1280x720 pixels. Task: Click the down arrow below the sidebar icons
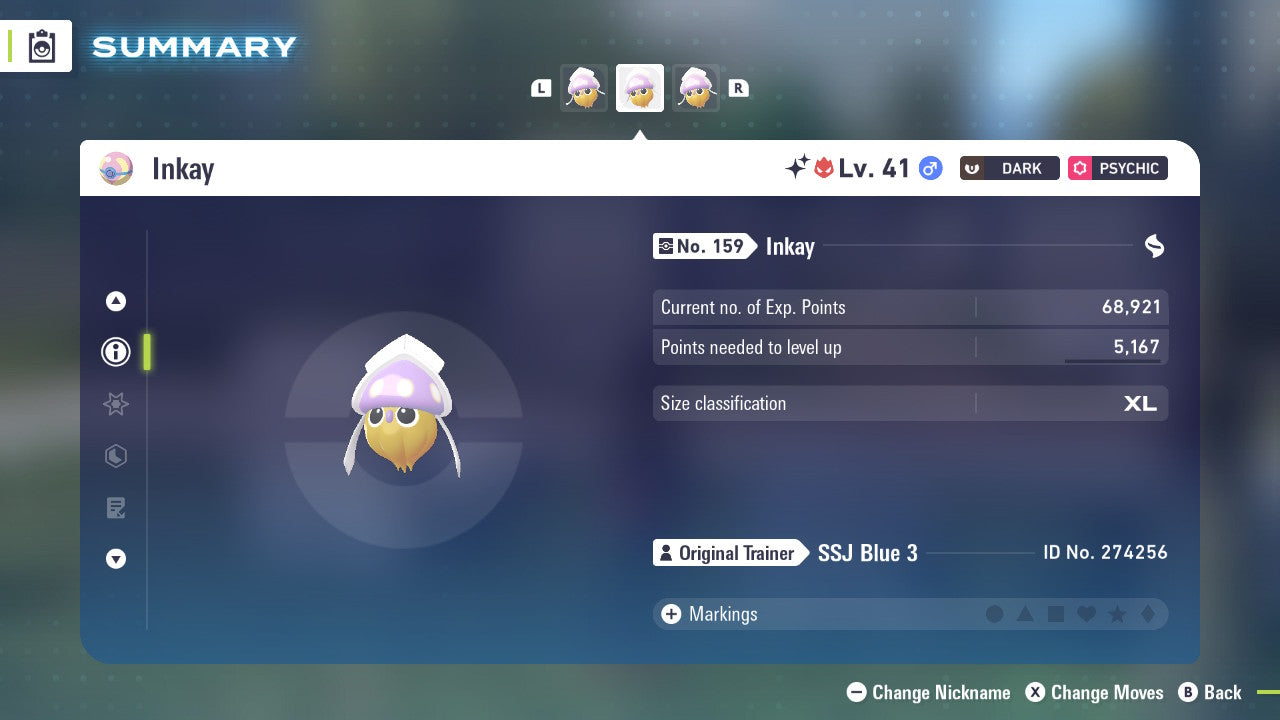115,559
